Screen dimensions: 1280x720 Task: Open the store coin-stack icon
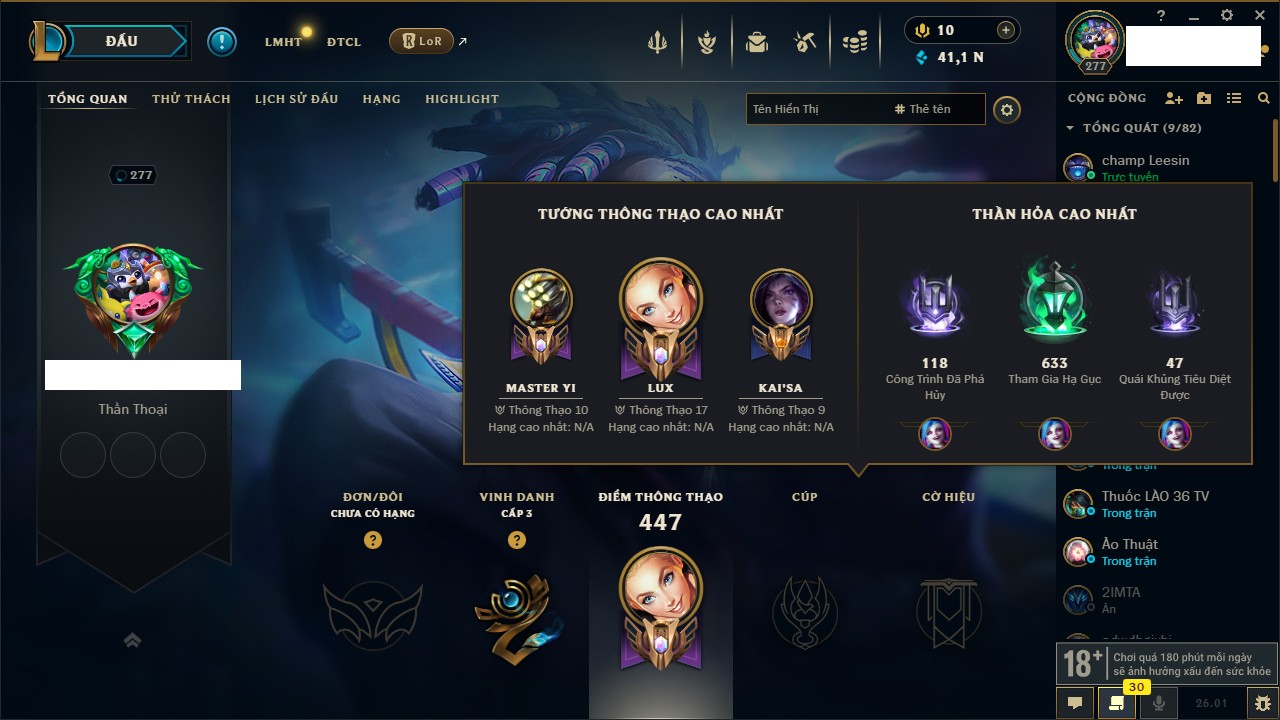coord(854,42)
